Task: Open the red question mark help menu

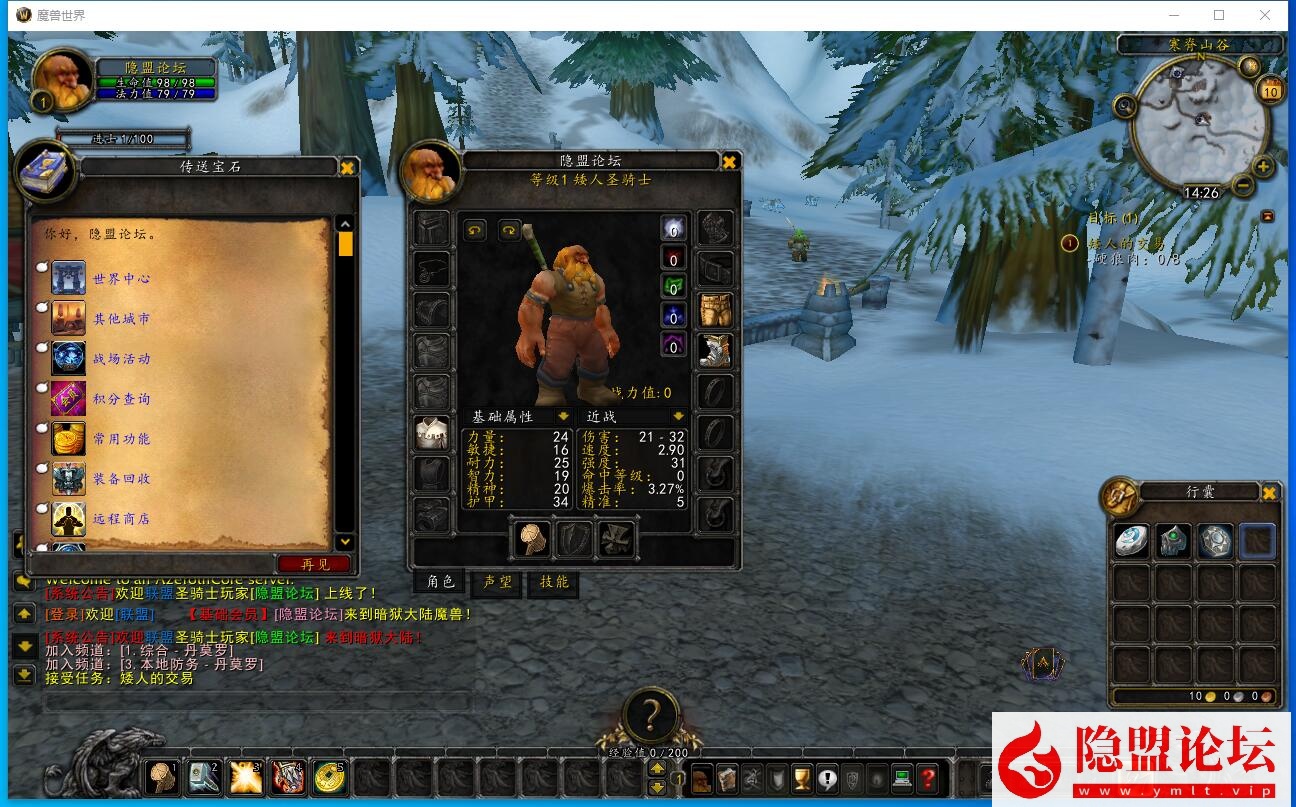Action: click(927, 777)
